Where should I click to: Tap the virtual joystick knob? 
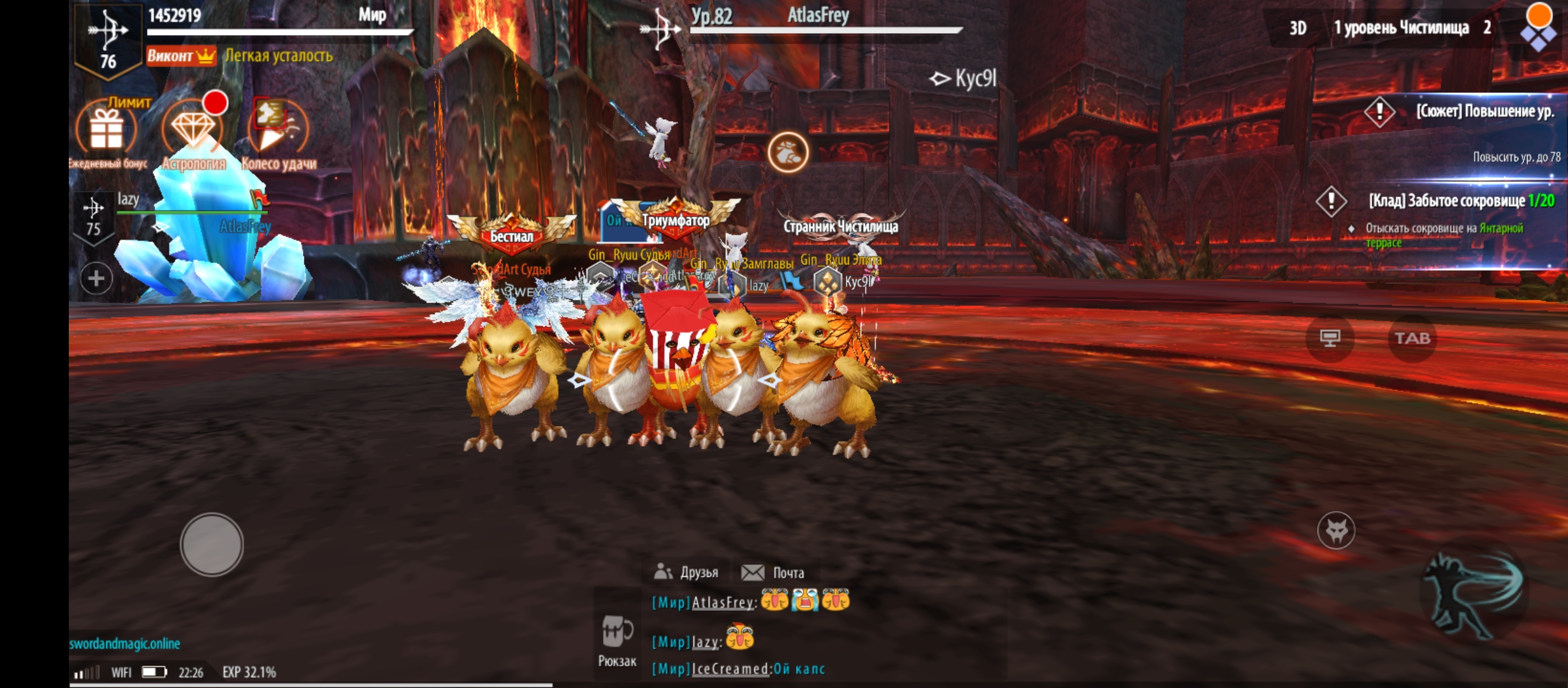pyautogui.click(x=212, y=545)
